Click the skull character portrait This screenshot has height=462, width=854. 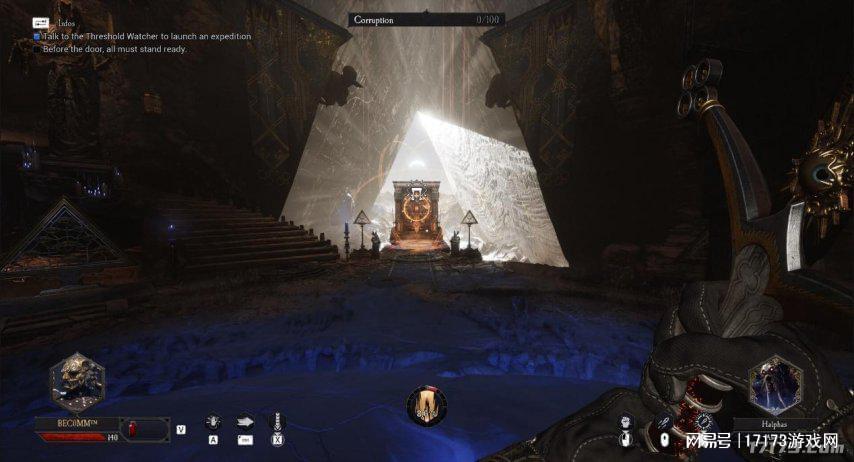78,381
